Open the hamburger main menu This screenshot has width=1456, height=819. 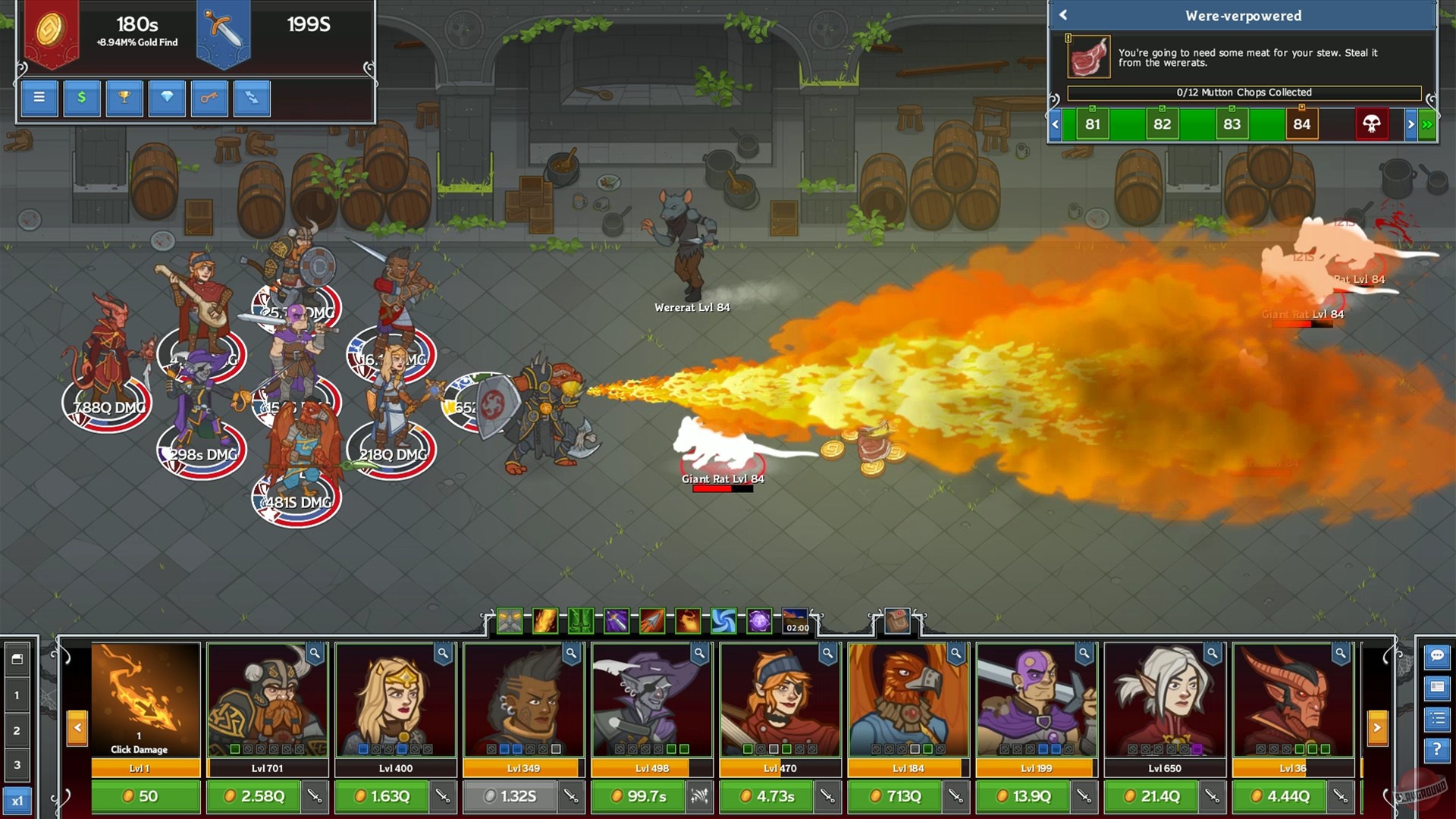point(39,98)
